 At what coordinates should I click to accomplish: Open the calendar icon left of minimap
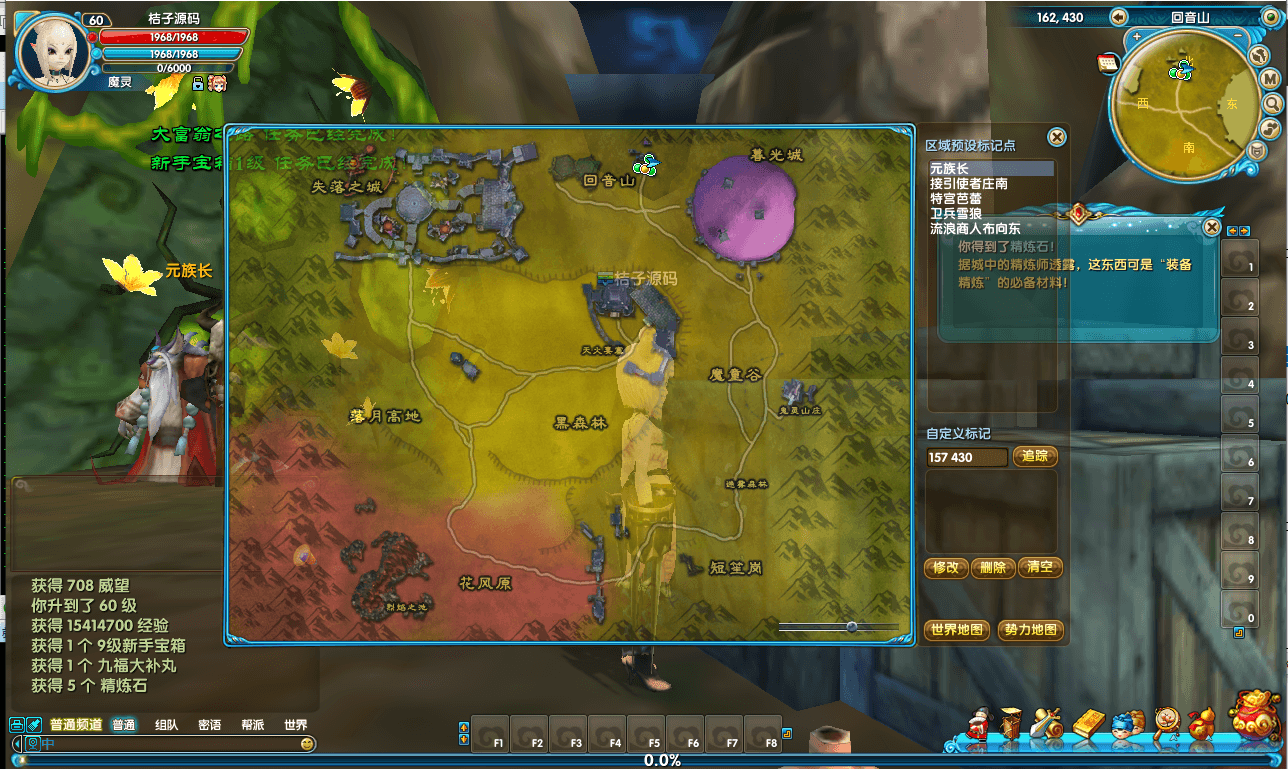click(1108, 63)
